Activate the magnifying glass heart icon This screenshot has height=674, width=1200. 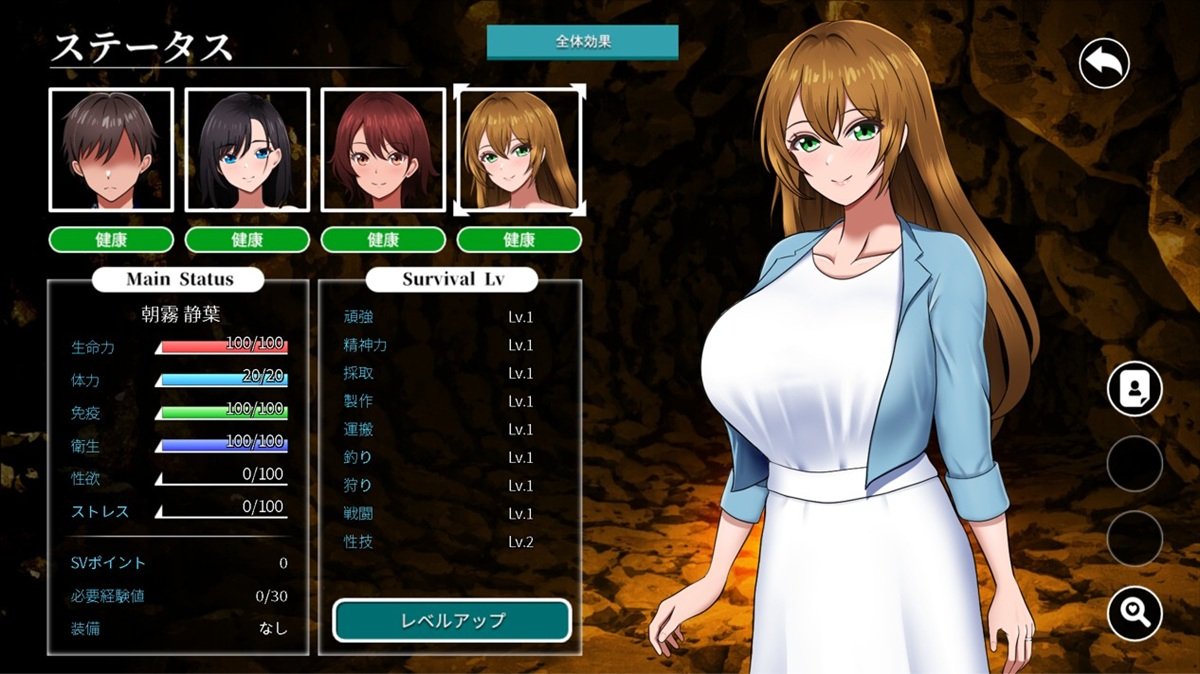pos(1134,611)
